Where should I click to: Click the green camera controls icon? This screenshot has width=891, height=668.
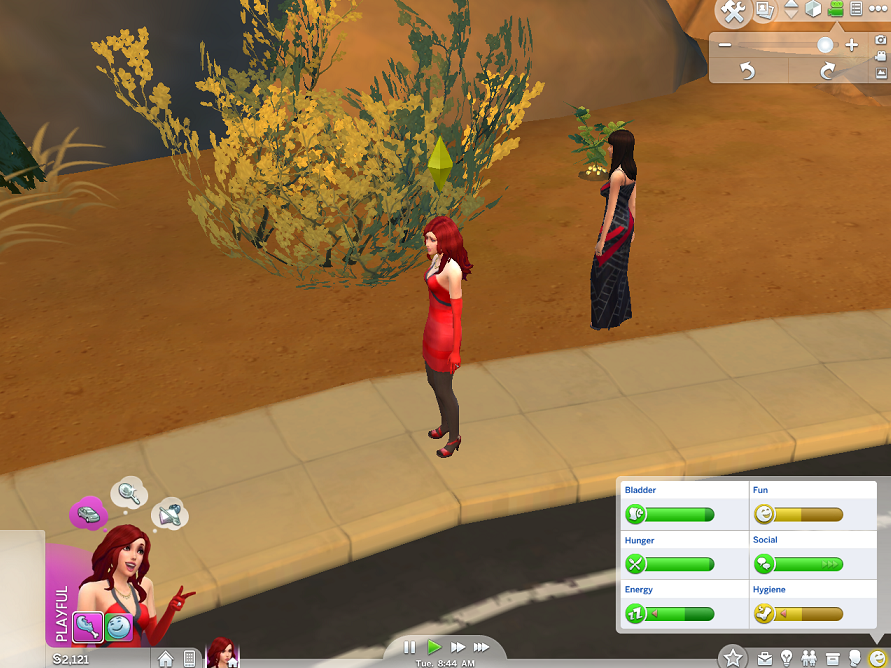point(836,10)
